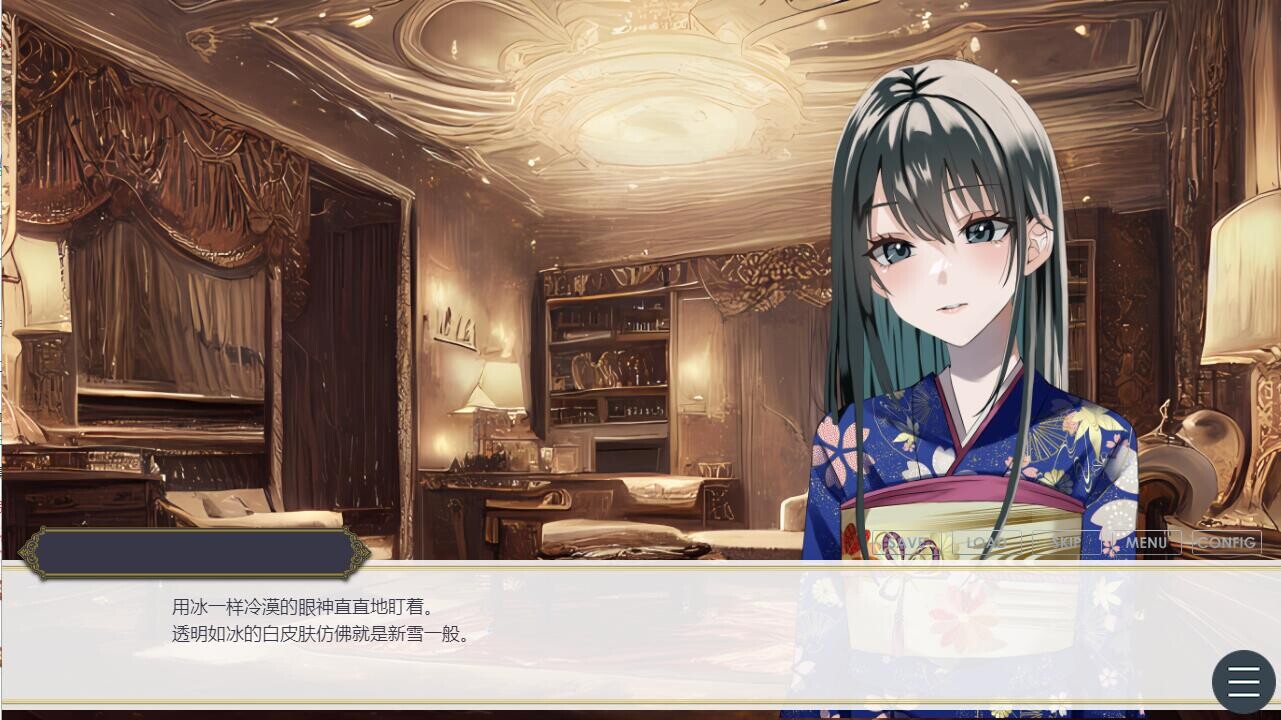Open the CONFIG settings
This screenshot has width=1281, height=720.
[x=1227, y=542]
